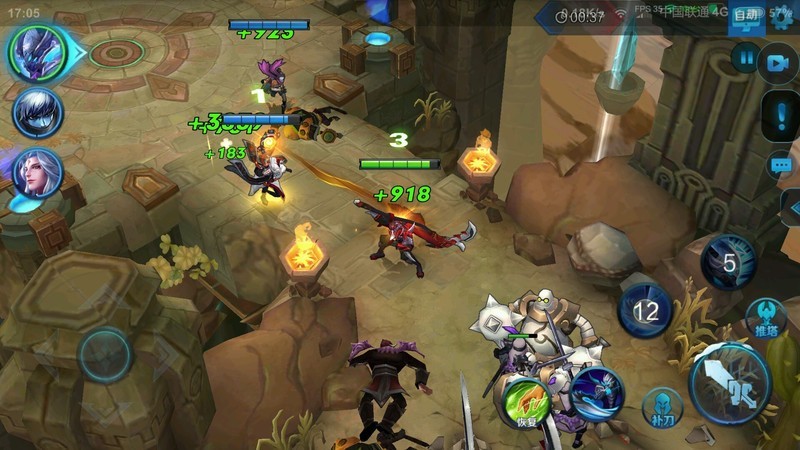
Task: Choose the white-haired female hero portrait
Action: pos(38,173)
